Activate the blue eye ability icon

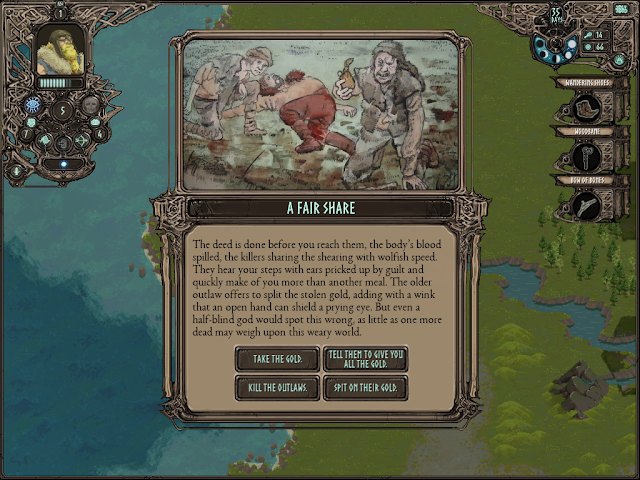click(34, 105)
